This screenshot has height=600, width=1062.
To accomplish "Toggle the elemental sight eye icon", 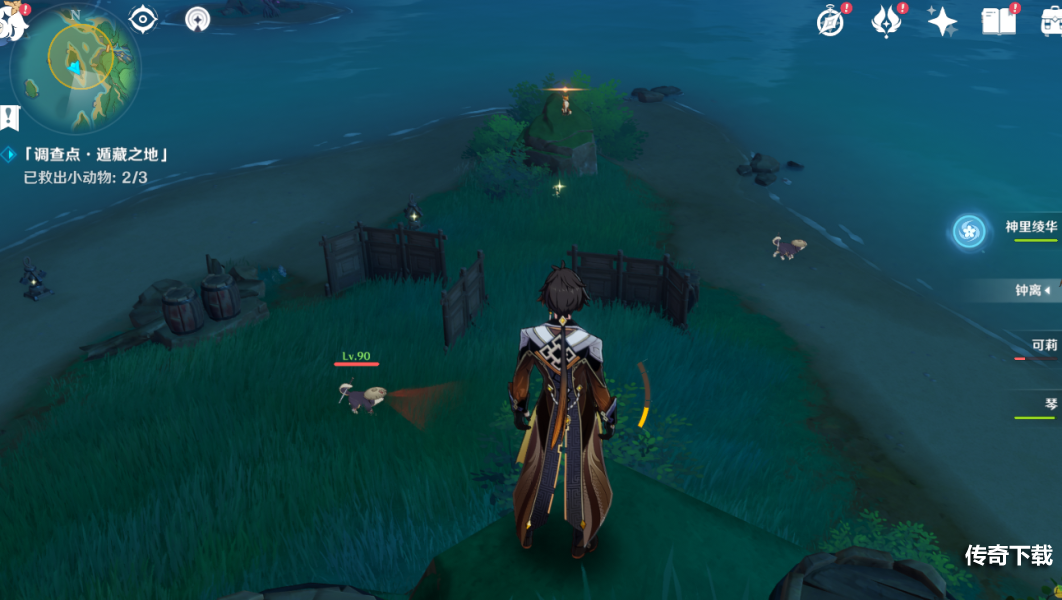I will click(143, 18).
